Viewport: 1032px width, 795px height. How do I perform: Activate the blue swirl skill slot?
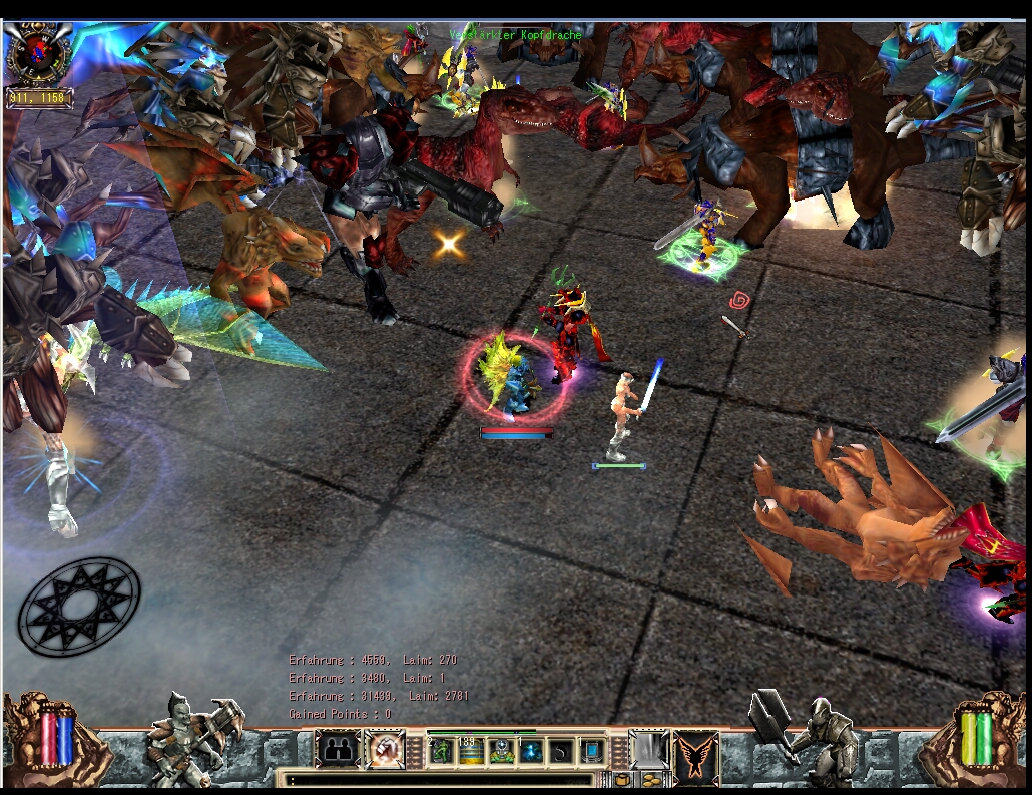(x=531, y=751)
